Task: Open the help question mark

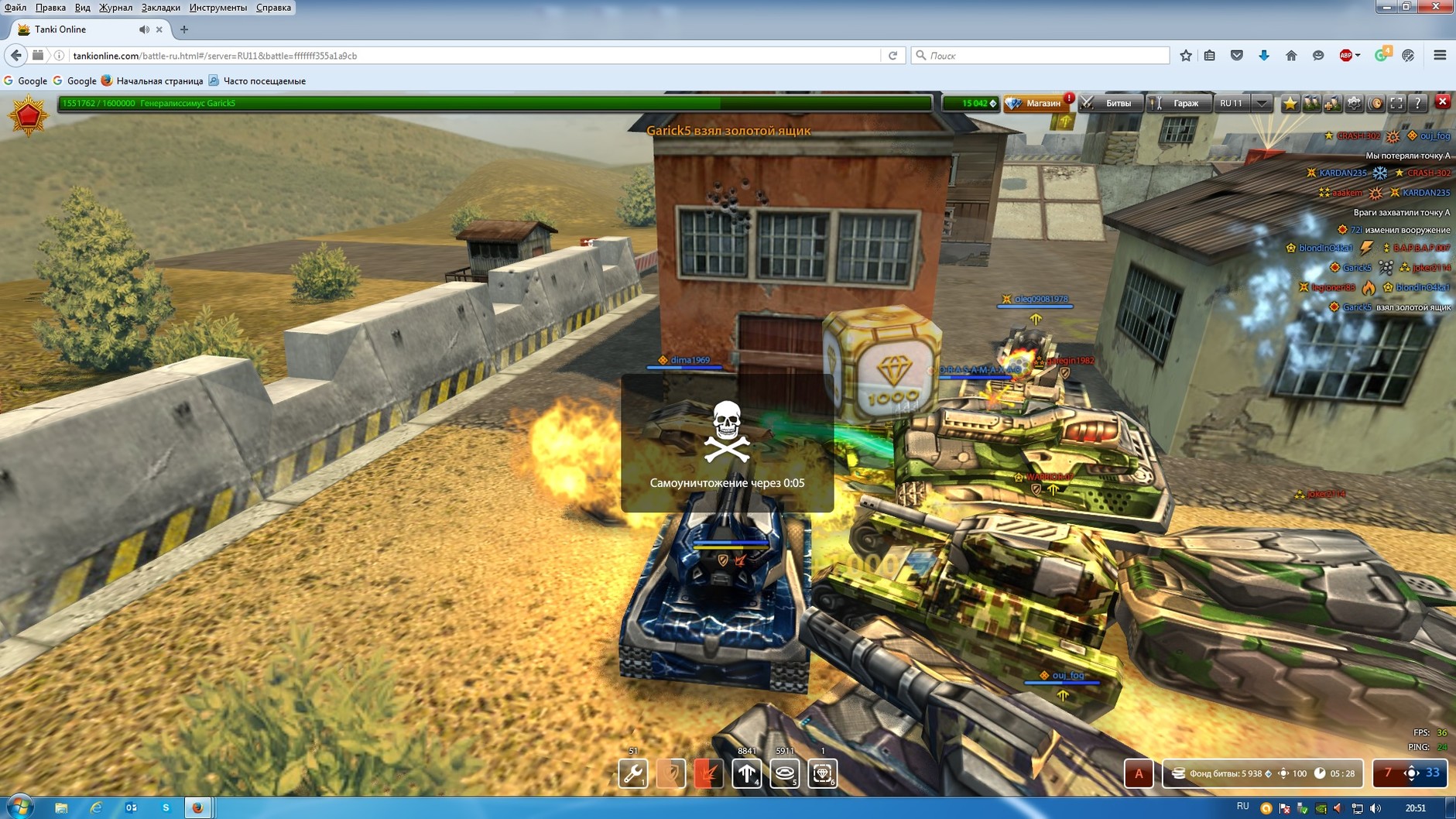Action: (1417, 103)
